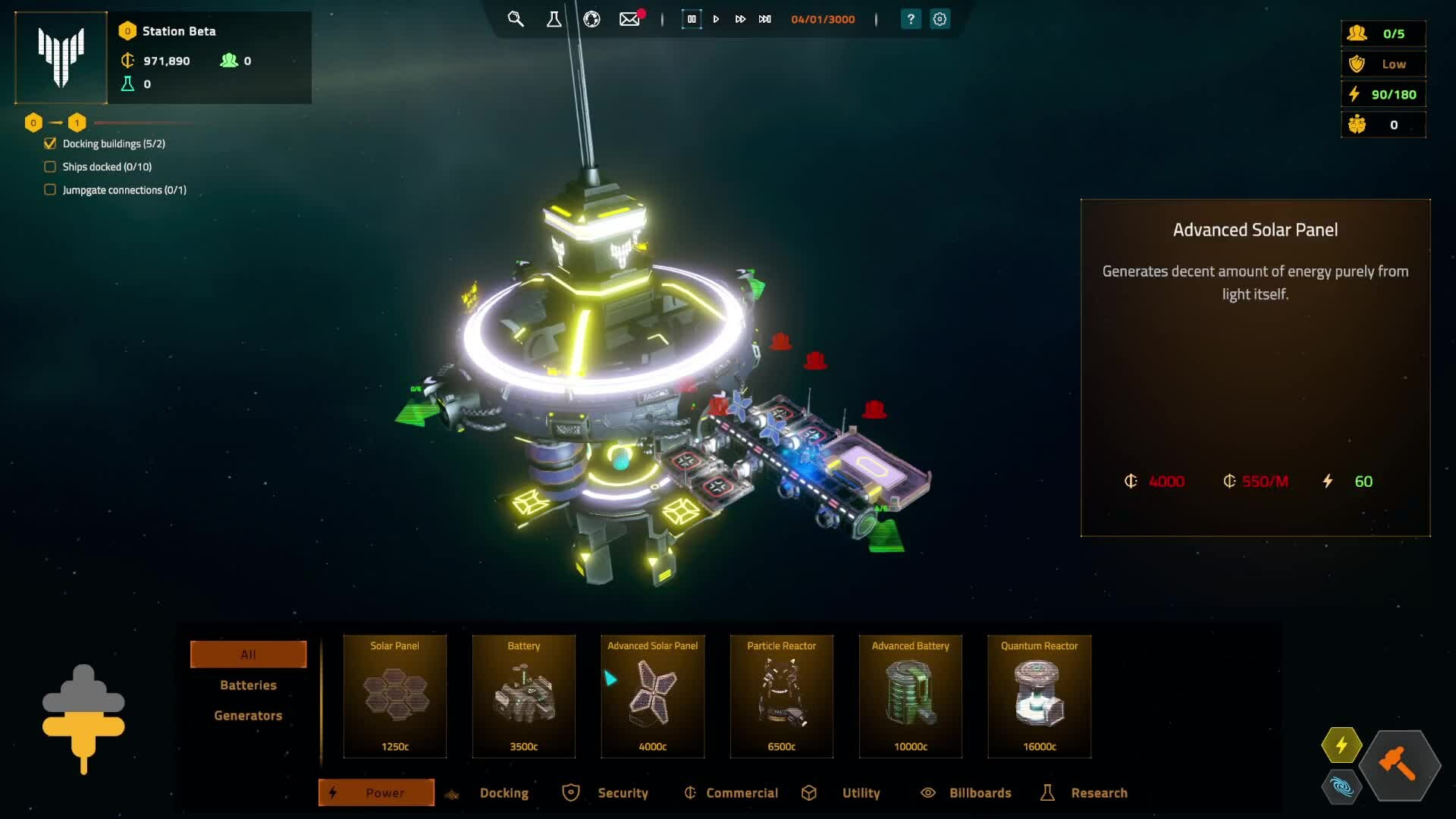Viewport: 1456px width, 819px height.
Task: Open the mail inbox envelope
Action: coord(629,19)
